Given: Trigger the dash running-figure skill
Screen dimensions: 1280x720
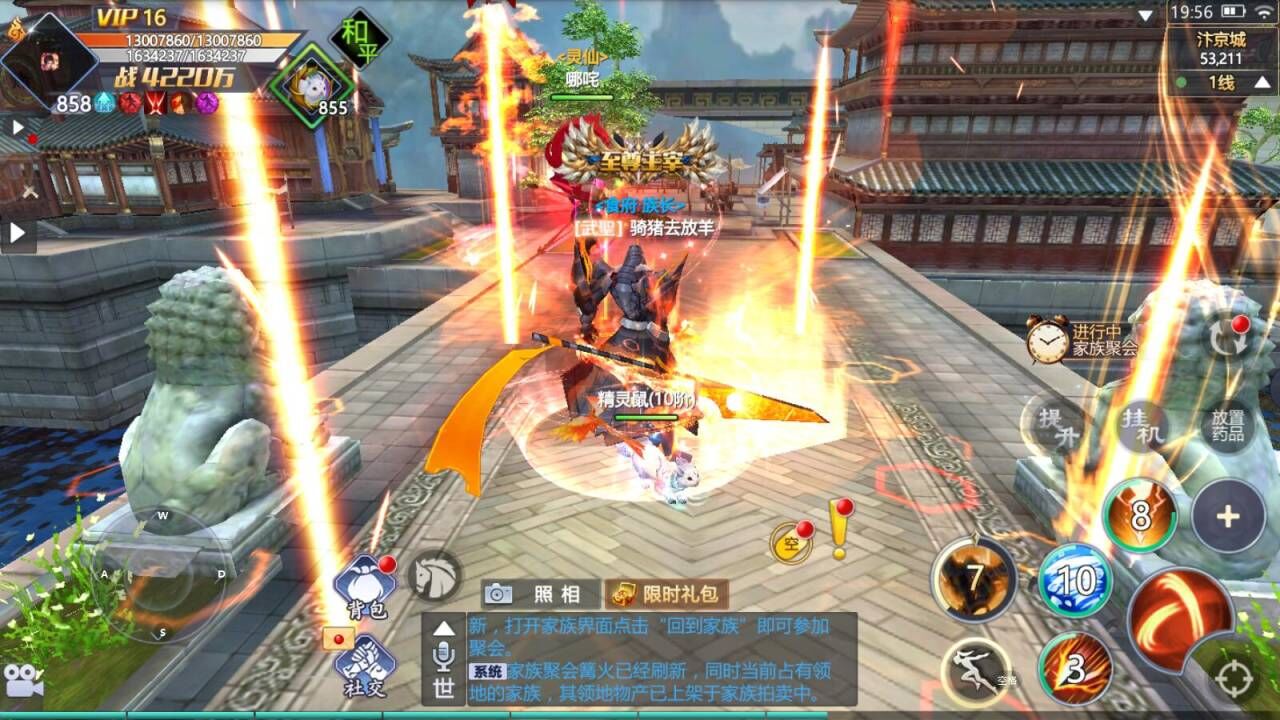Looking at the screenshot, I should pyautogui.click(x=977, y=669).
